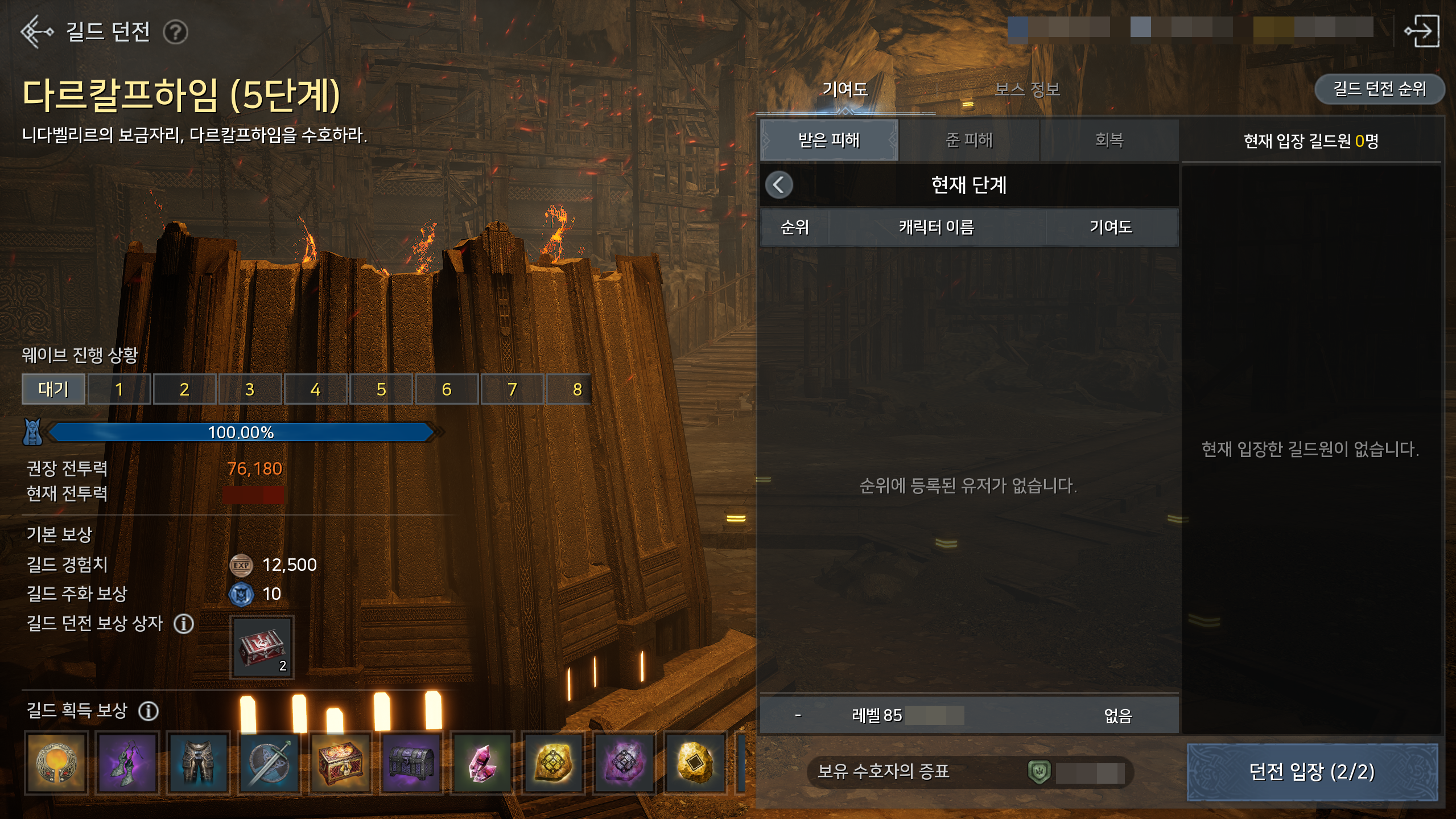
Task: Inspect the crossed sword and shield reward
Action: [x=270, y=763]
